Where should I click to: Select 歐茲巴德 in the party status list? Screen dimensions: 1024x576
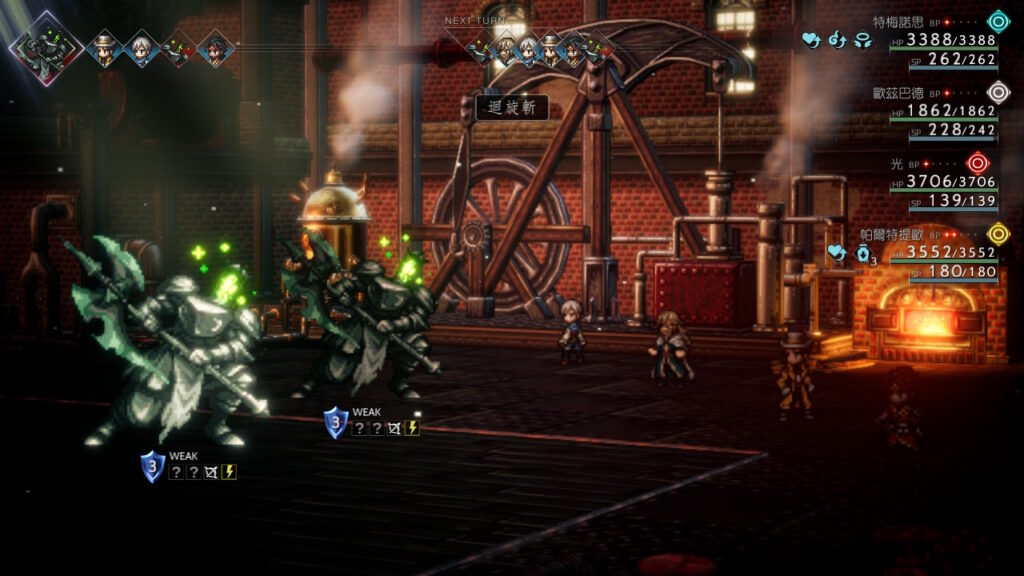[x=903, y=91]
